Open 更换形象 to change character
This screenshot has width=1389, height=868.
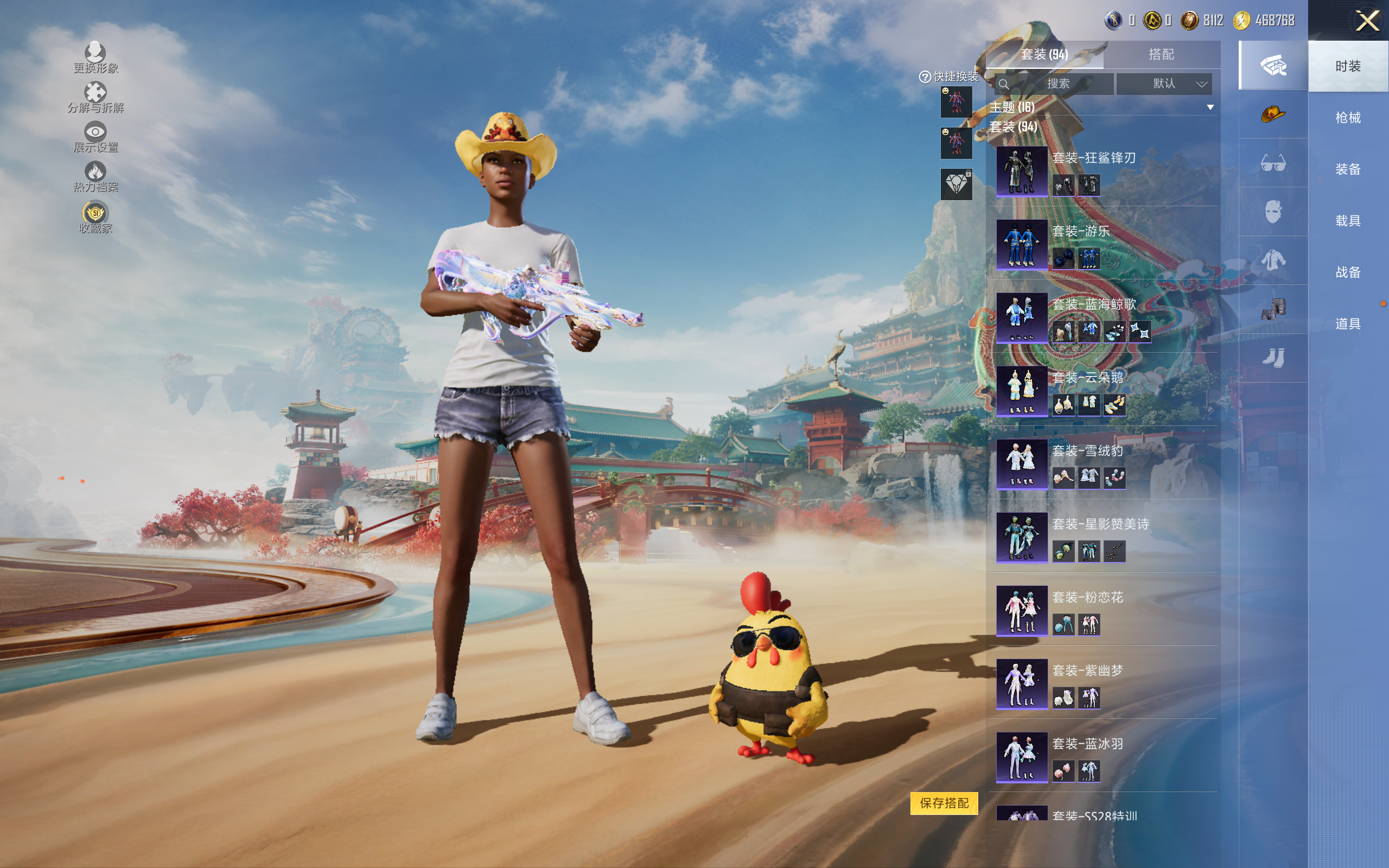95,58
